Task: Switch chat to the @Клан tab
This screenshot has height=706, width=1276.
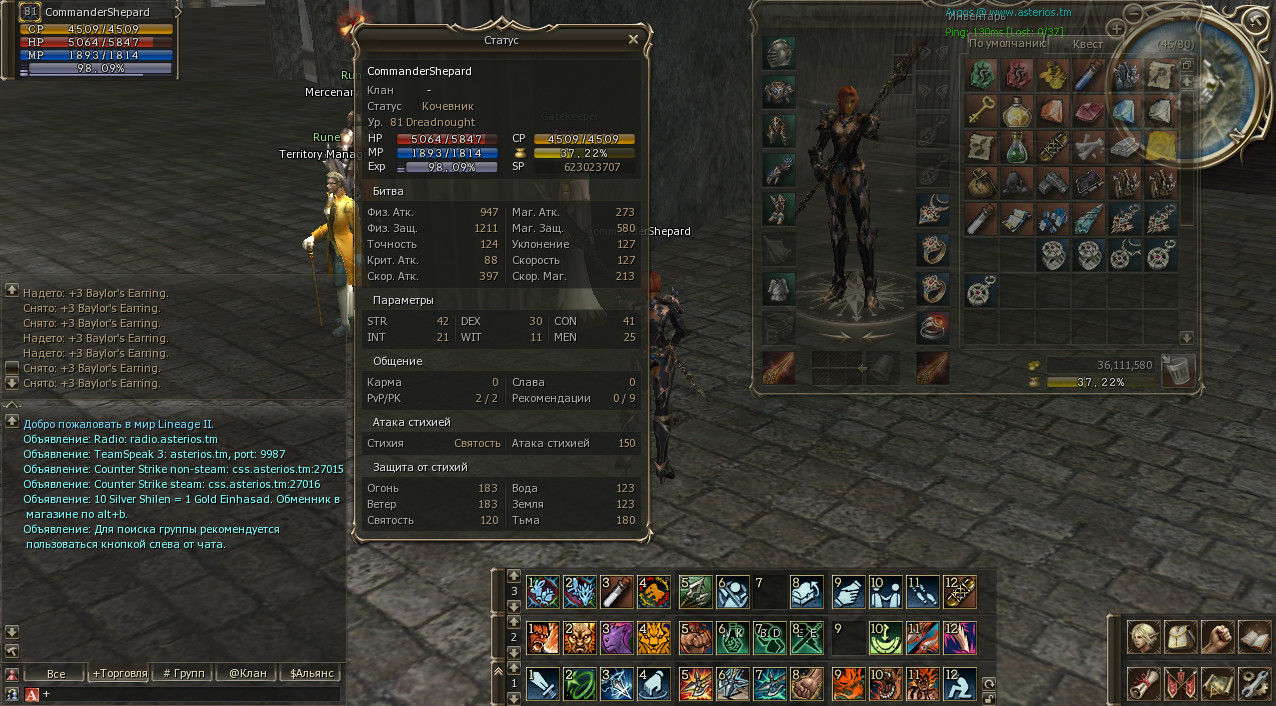Action: (247, 673)
